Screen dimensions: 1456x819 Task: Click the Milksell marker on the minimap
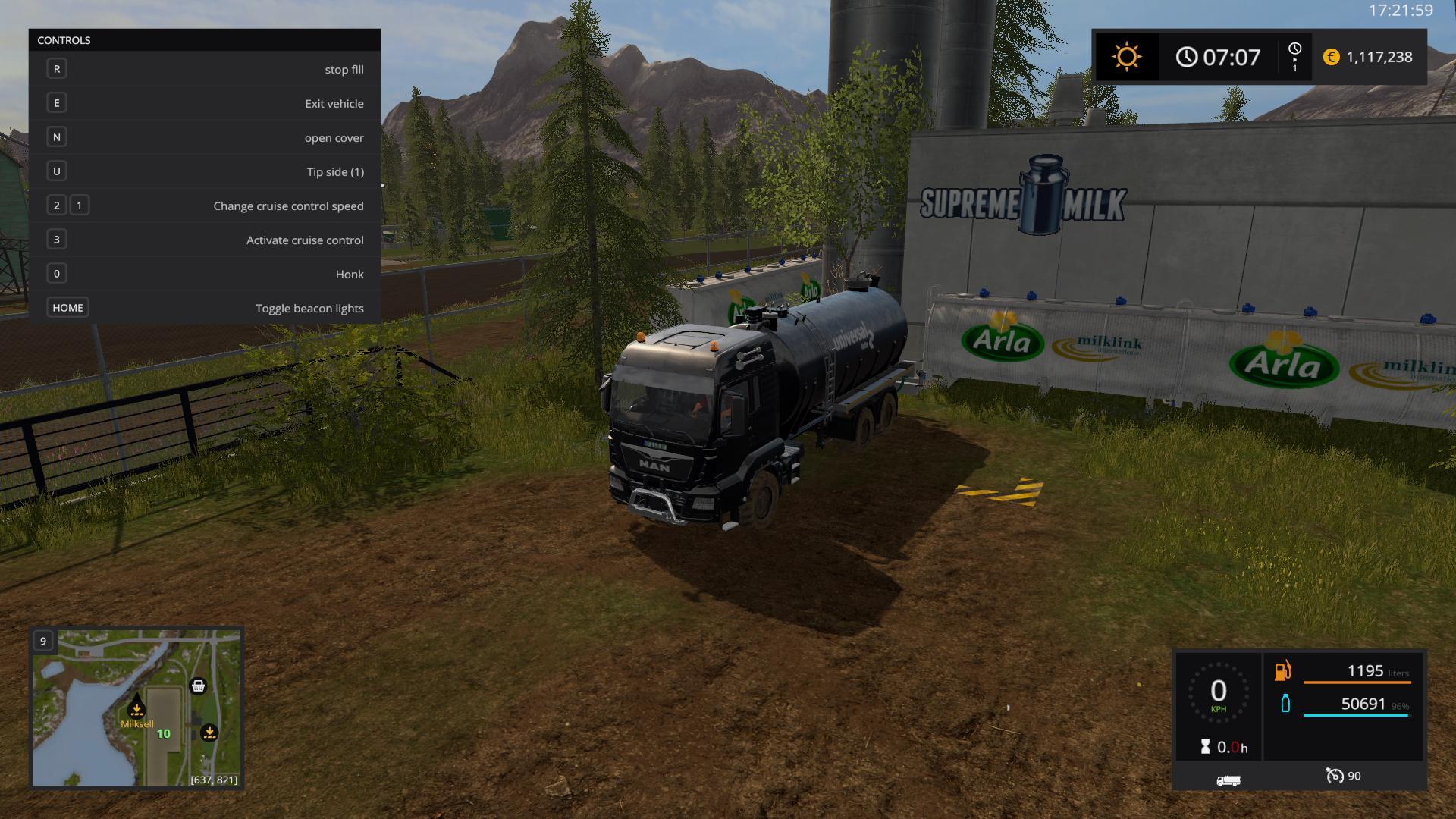tap(136, 709)
